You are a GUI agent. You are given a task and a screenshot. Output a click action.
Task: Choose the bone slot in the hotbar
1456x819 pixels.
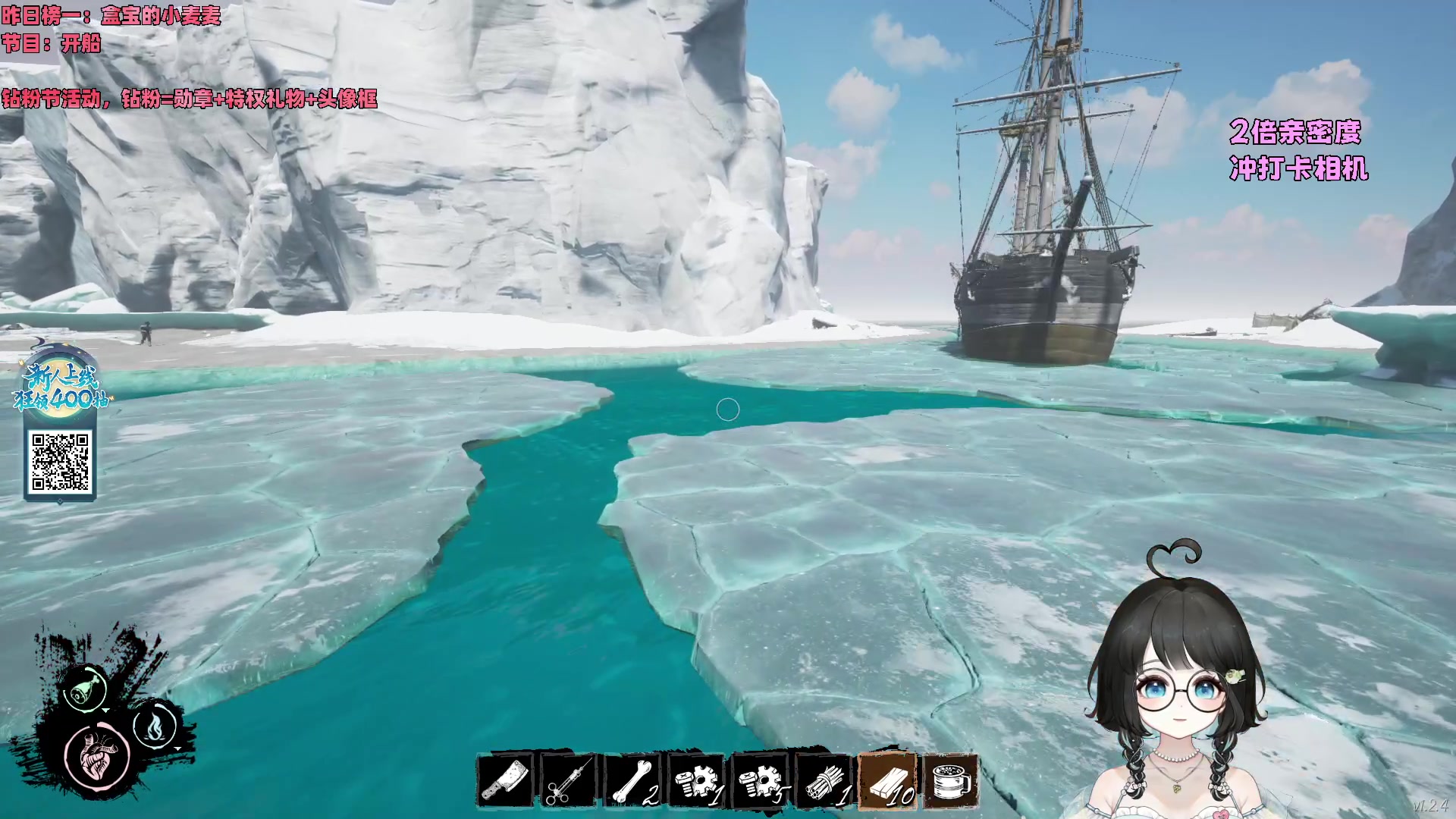[x=632, y=781]
